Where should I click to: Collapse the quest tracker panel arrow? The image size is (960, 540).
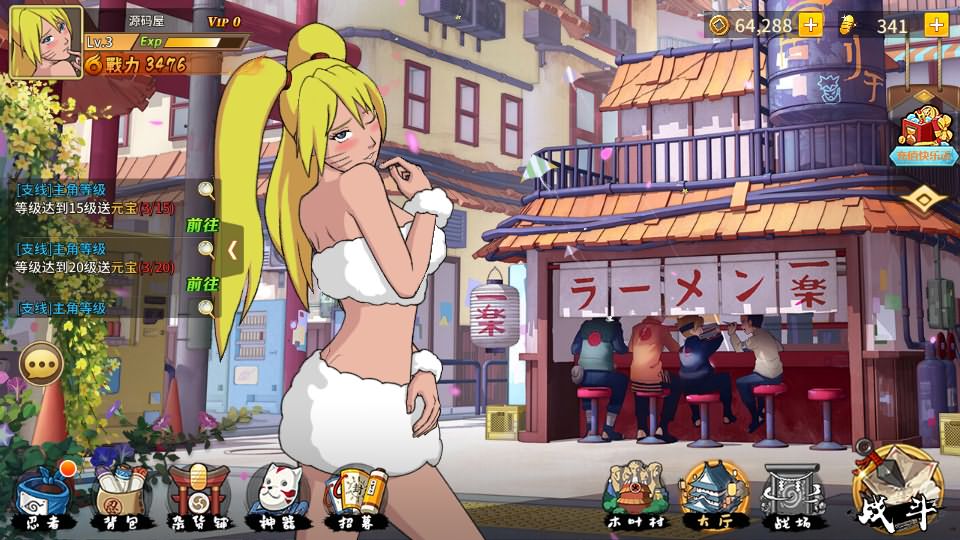232,250
